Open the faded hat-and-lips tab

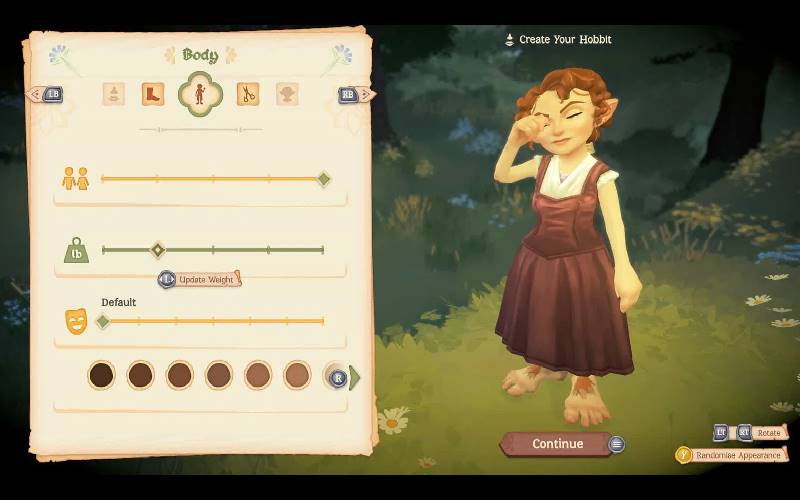pyautogui.click(x=113, y=94)
